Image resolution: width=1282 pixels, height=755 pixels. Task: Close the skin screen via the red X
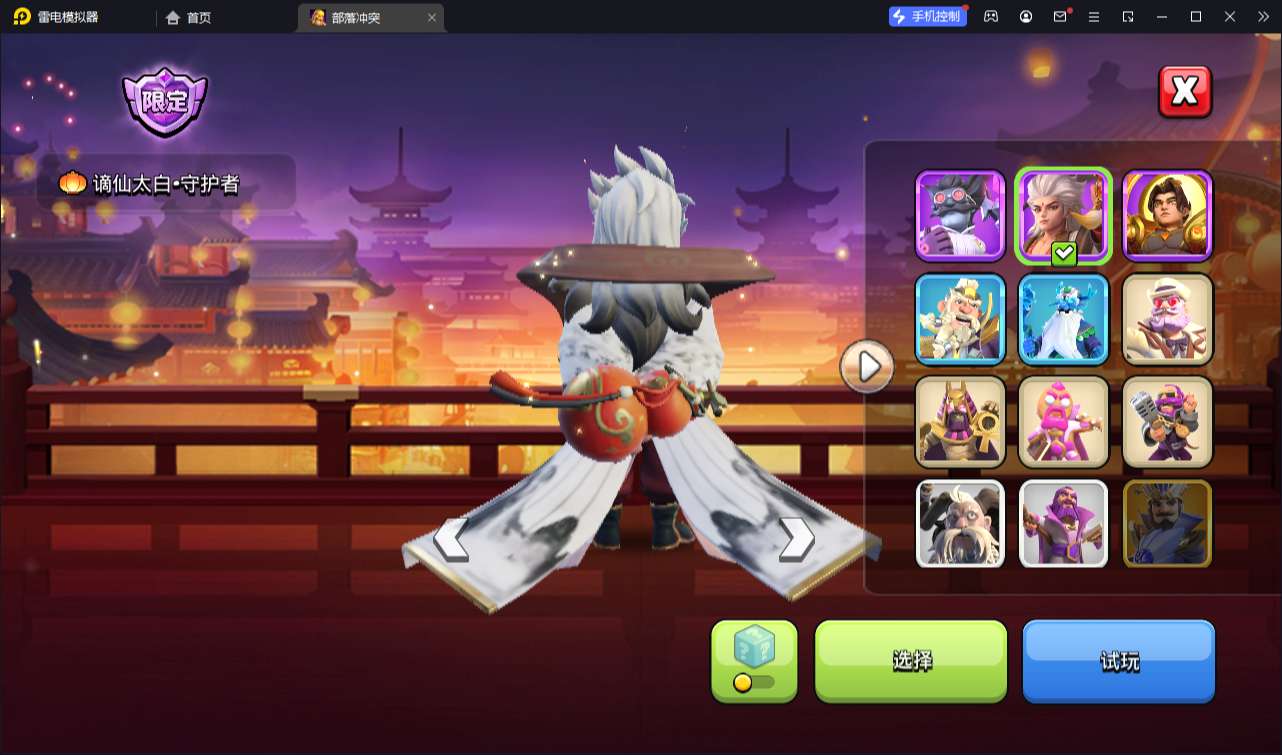click(1184, 91)
